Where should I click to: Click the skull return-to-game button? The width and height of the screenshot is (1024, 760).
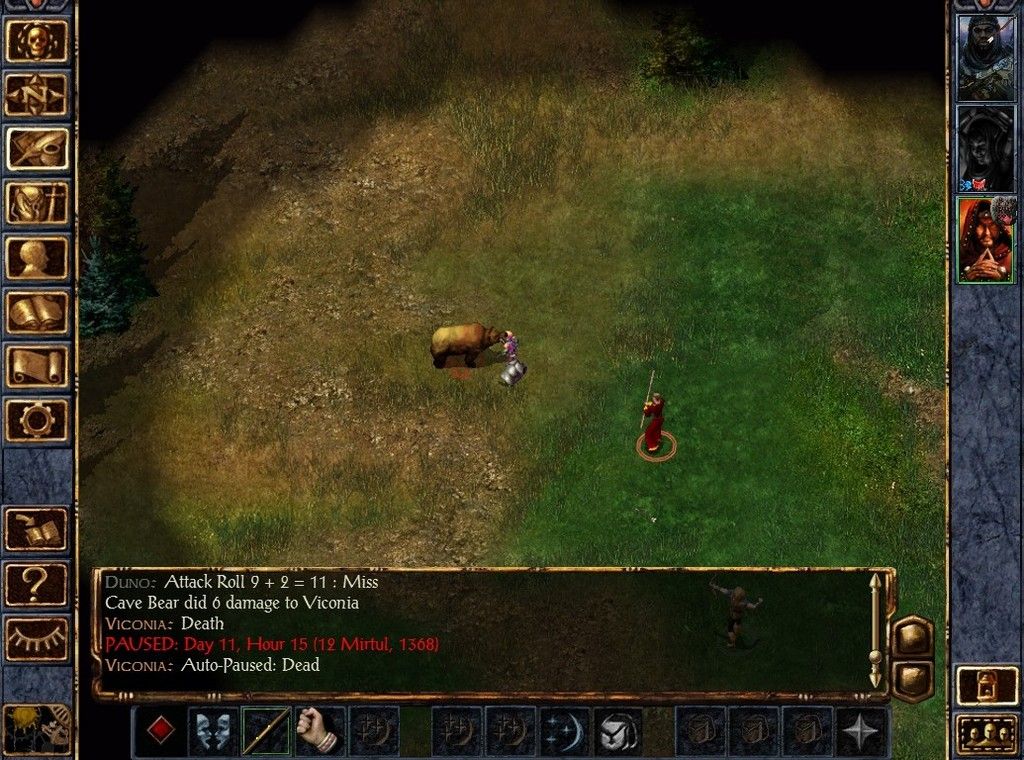tap(39, 41)
